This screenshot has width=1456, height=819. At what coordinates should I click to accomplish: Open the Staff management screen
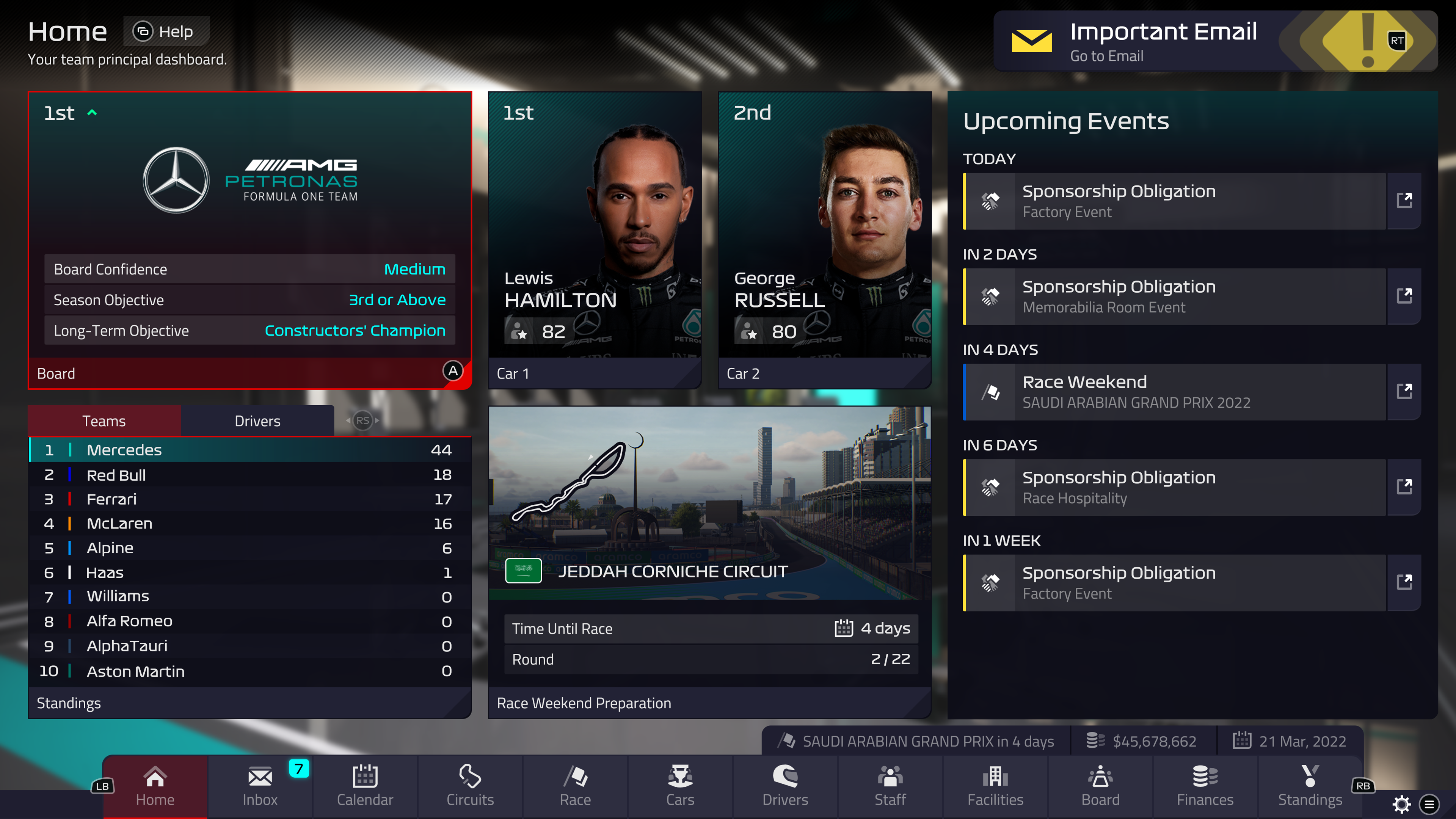click(890, 786)
